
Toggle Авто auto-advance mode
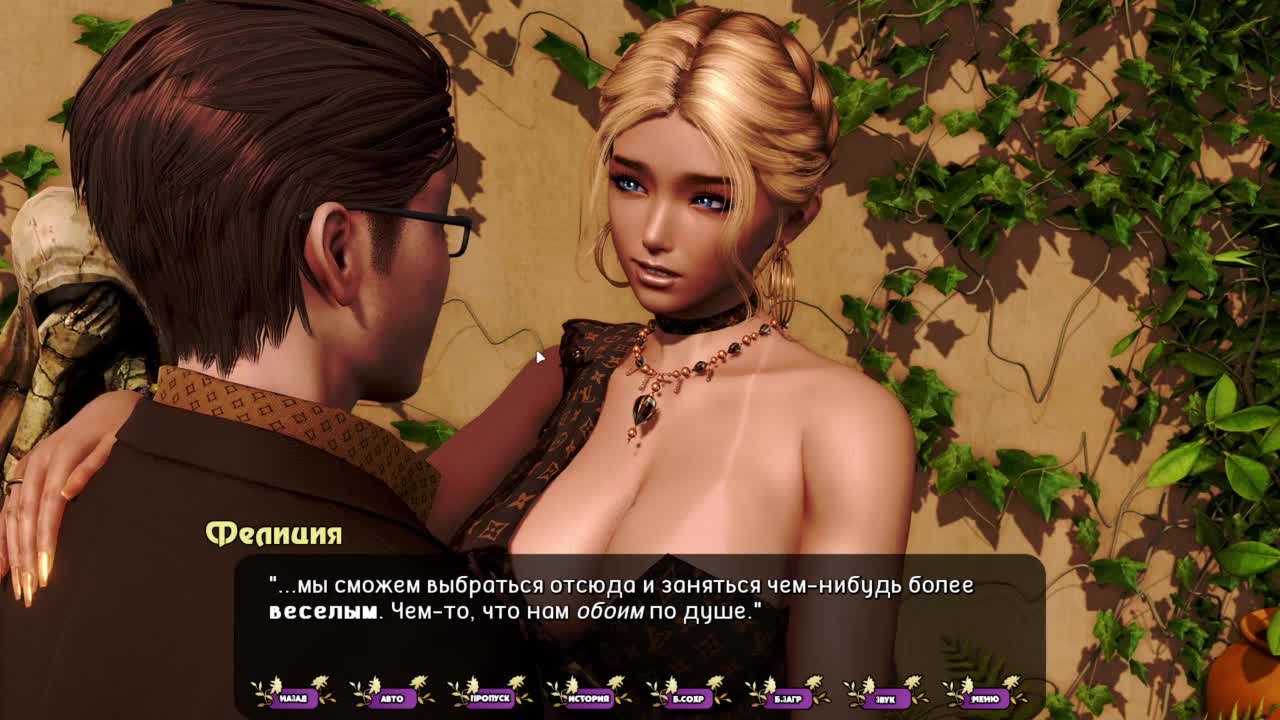click(x=392, y=697)
